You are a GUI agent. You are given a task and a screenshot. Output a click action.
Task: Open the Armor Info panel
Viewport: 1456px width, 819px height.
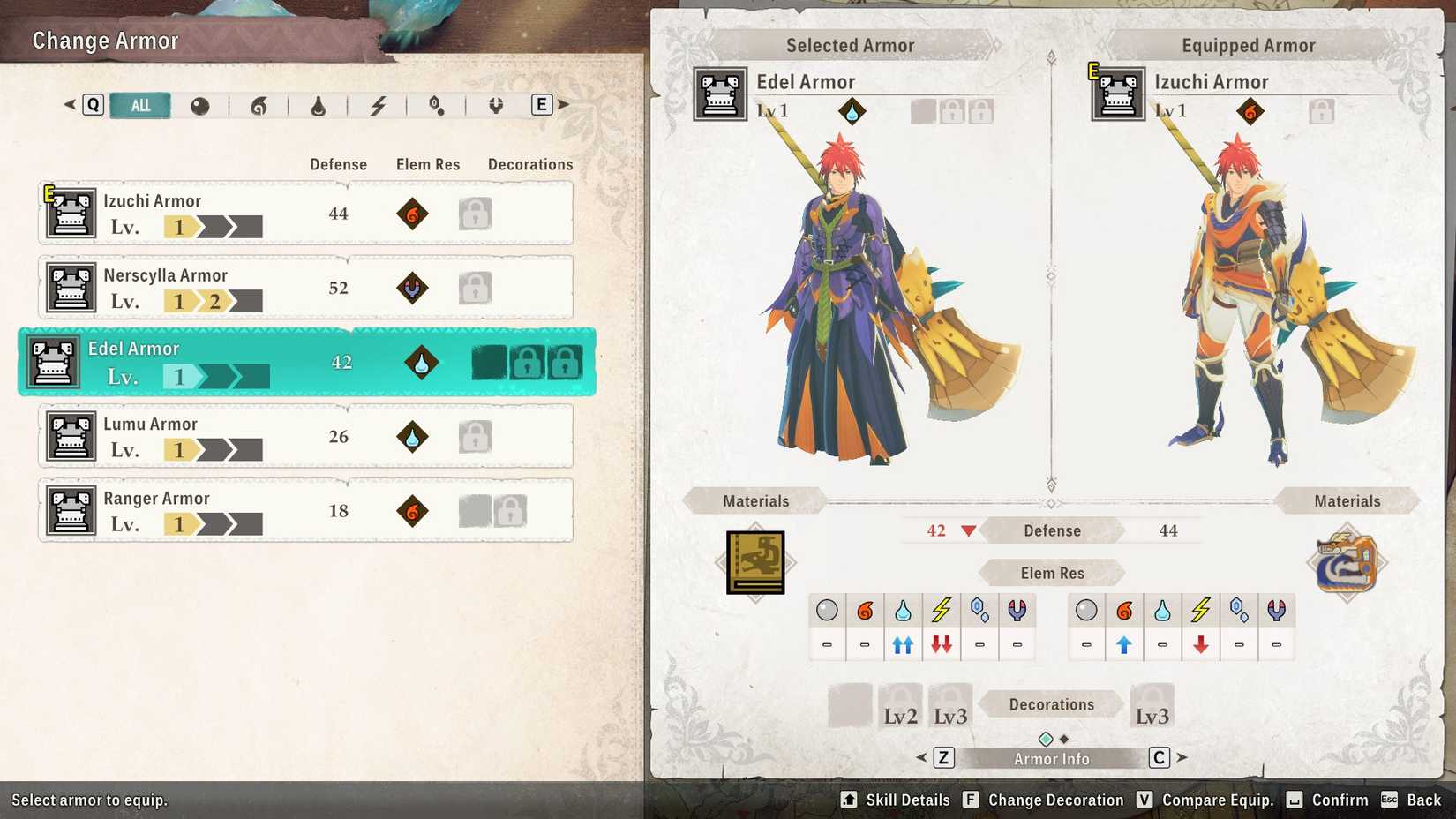coord(1050,757)
